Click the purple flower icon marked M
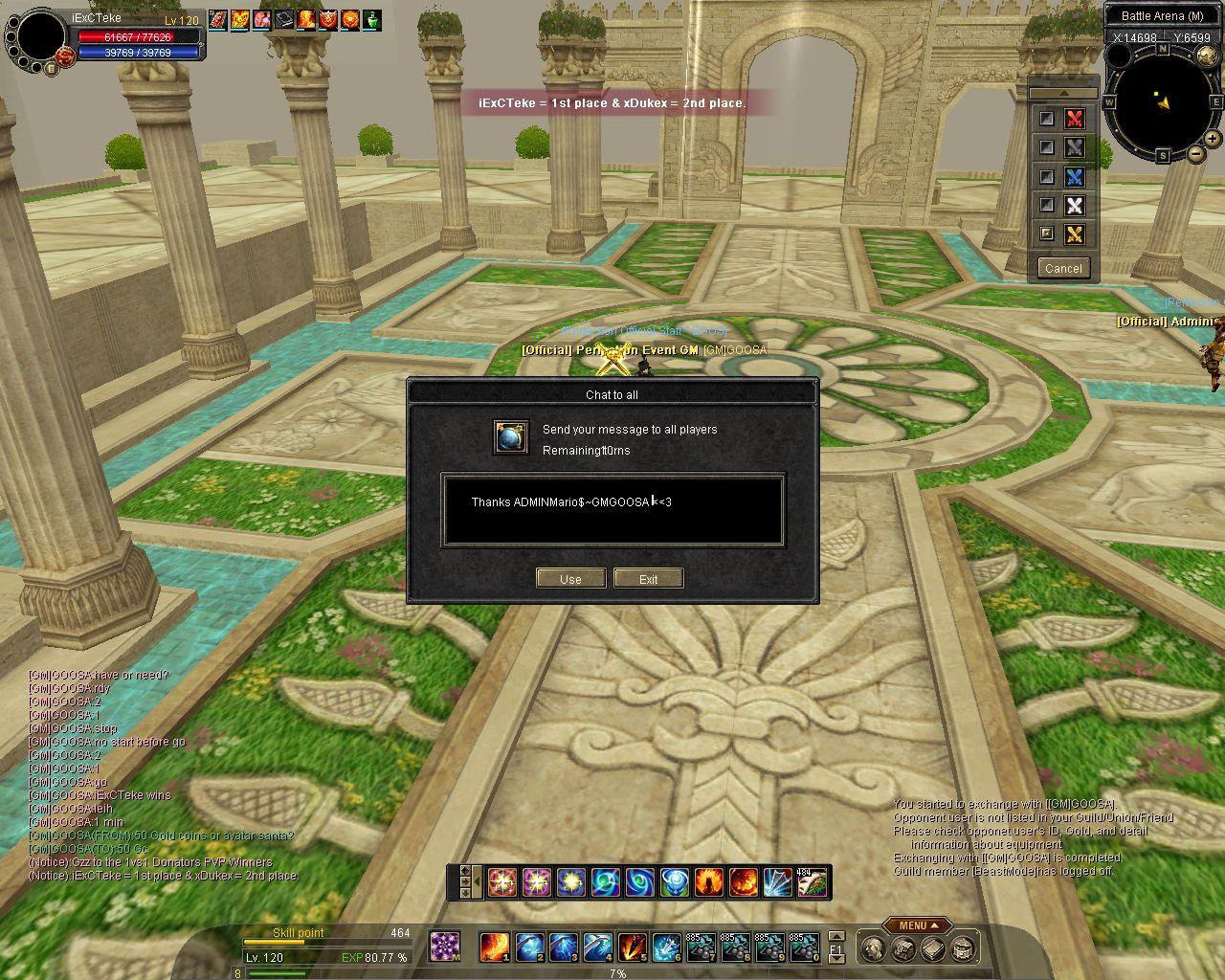1225x980 pixels. pos(444,947)
